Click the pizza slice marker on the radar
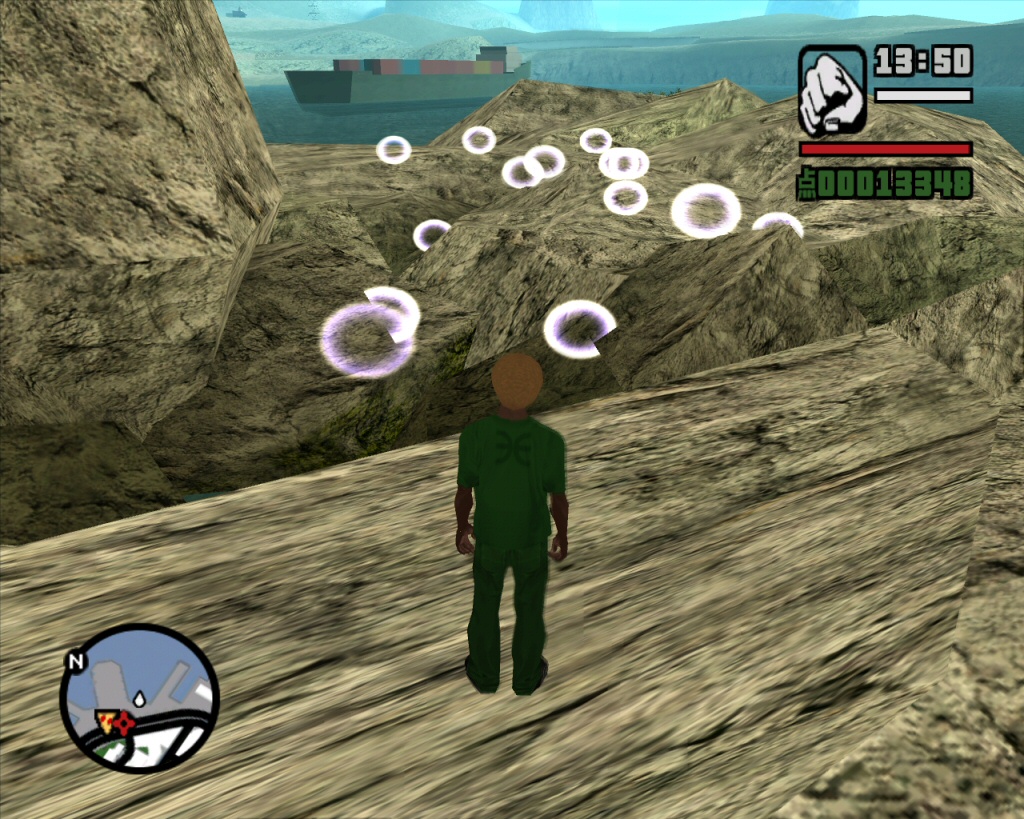Viewport: 1024px width, 819px height. [105, 718]
